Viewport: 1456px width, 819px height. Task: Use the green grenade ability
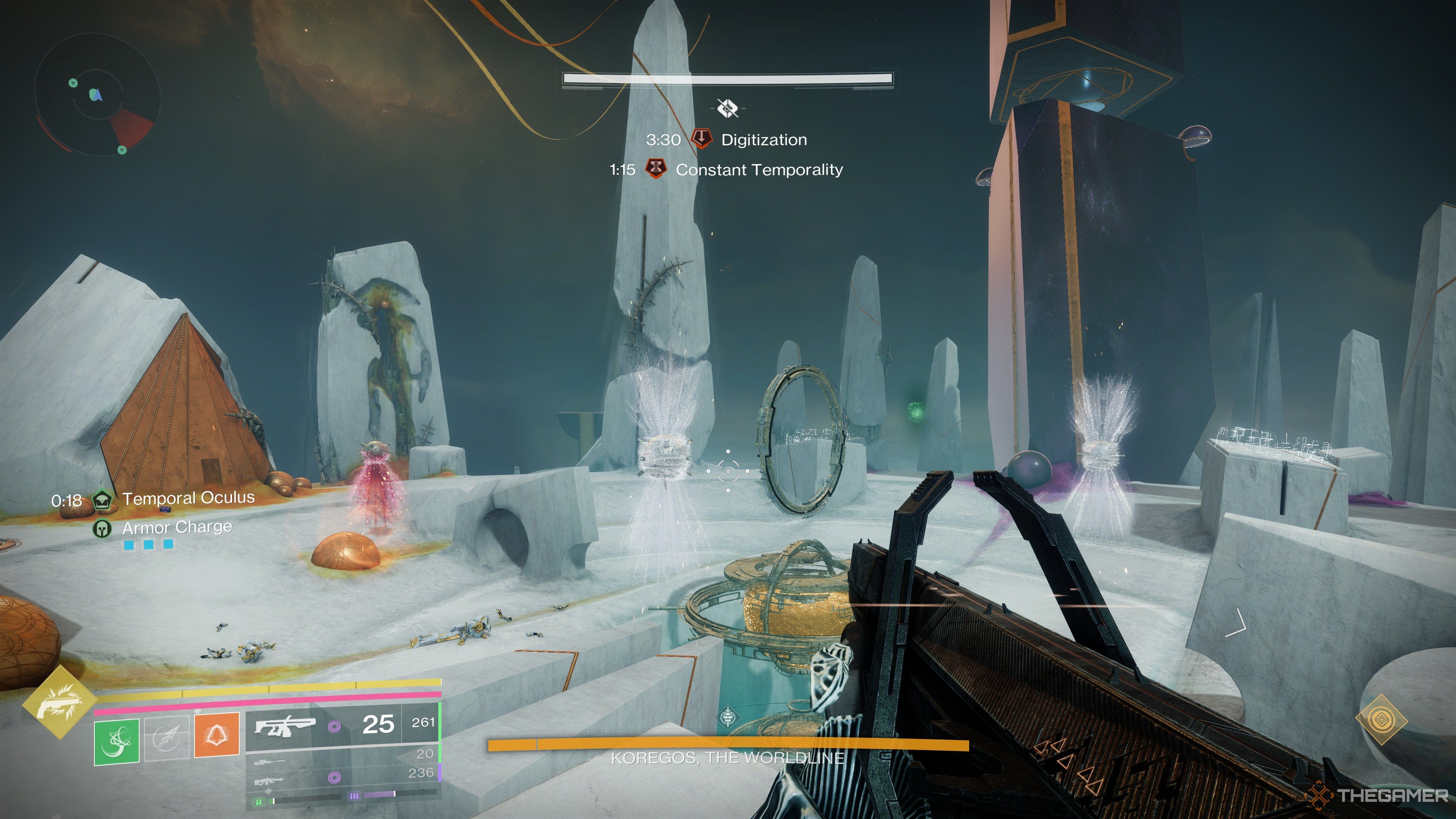click(x=116, y=741)
